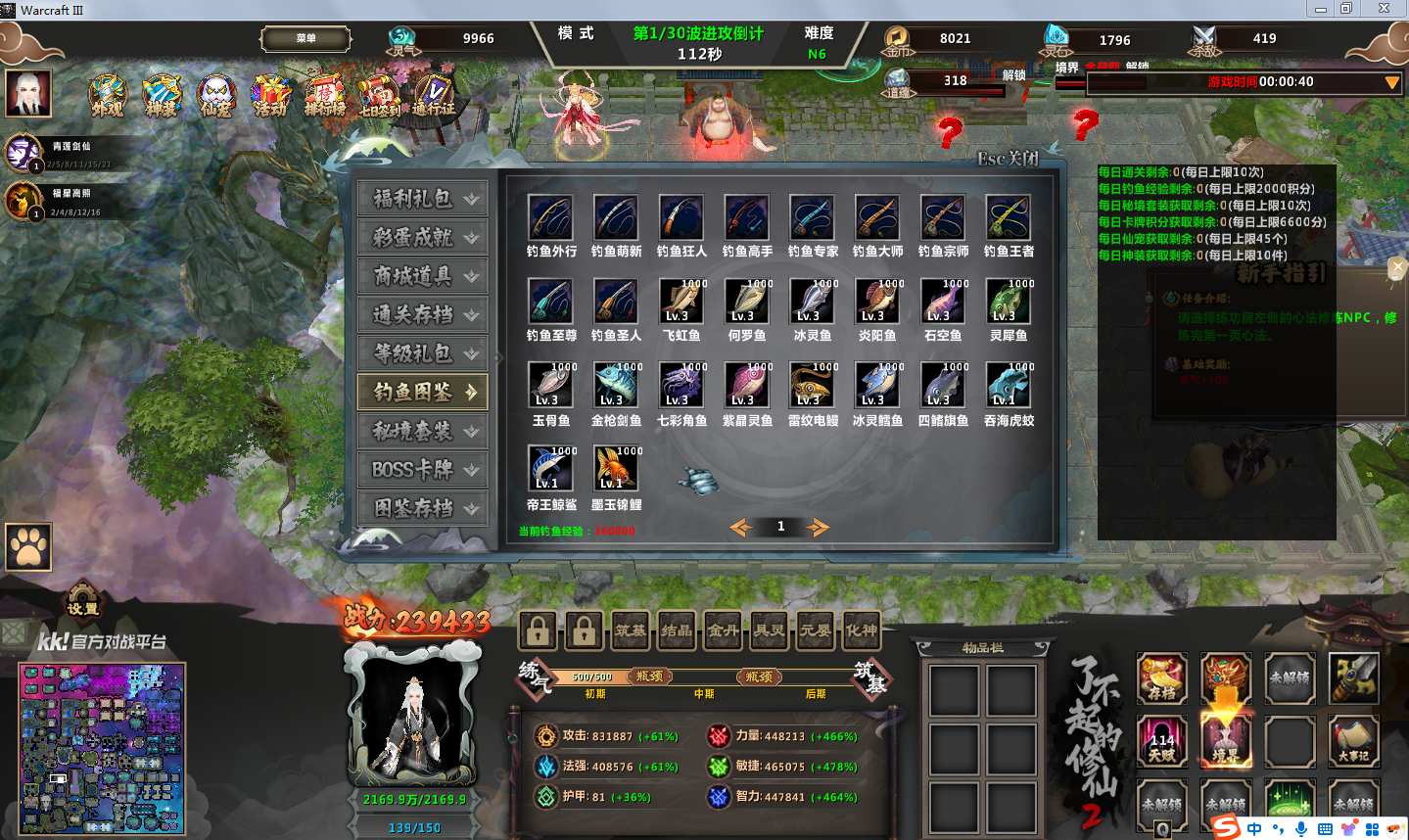
Task: Open the 天赋 talent skill icon
Action: [1162, 740]
